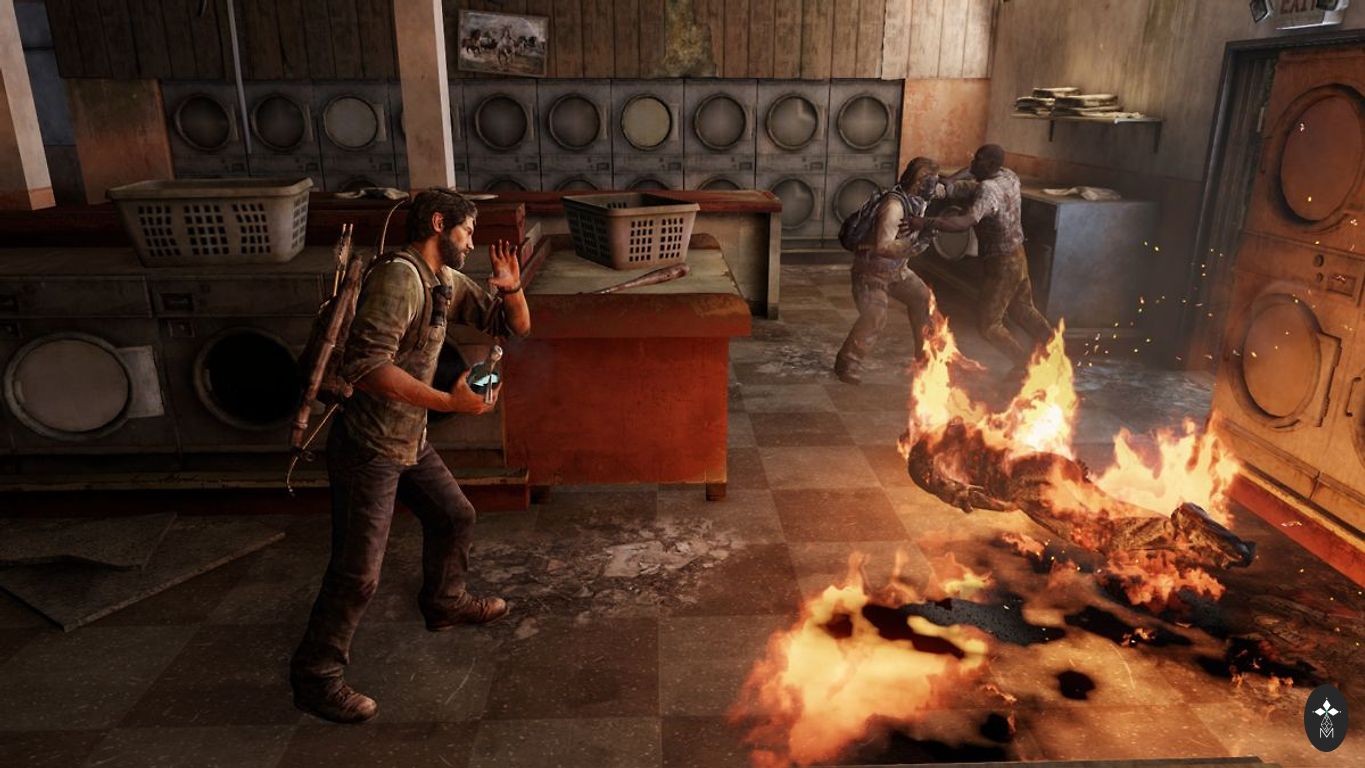The width and height of the screenshot is (1365, 768).
Task: Click the oval diamond-emblem overlay badge
Action: click(x=1326, y=717)
